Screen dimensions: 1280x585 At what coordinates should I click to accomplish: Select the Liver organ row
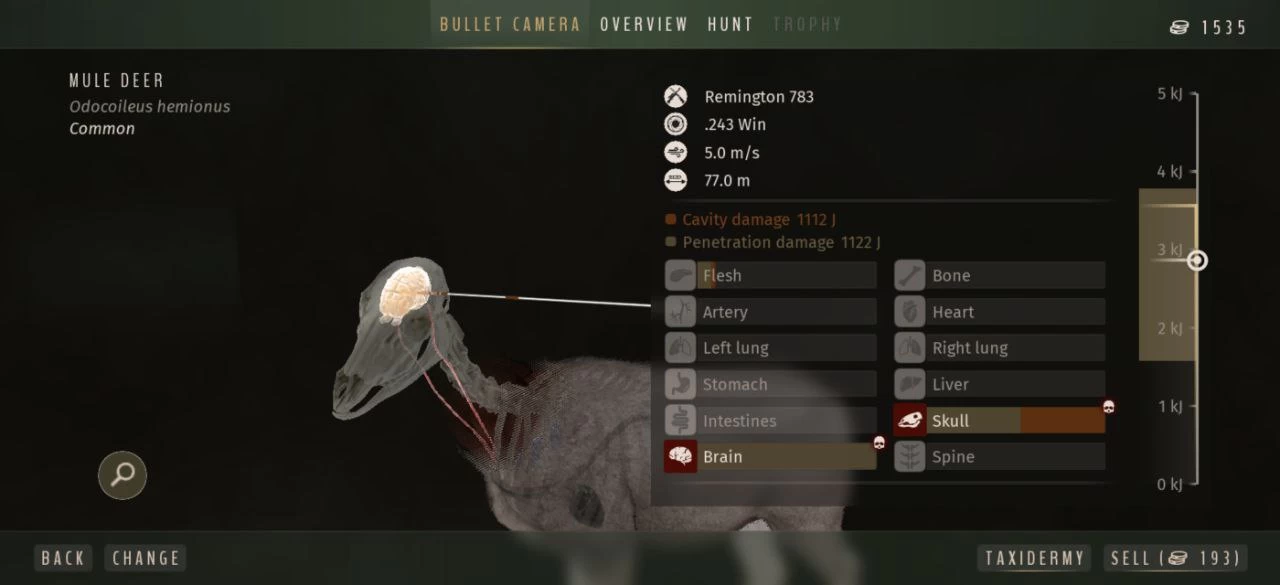pyautogui.click(x=1000, y=385)
